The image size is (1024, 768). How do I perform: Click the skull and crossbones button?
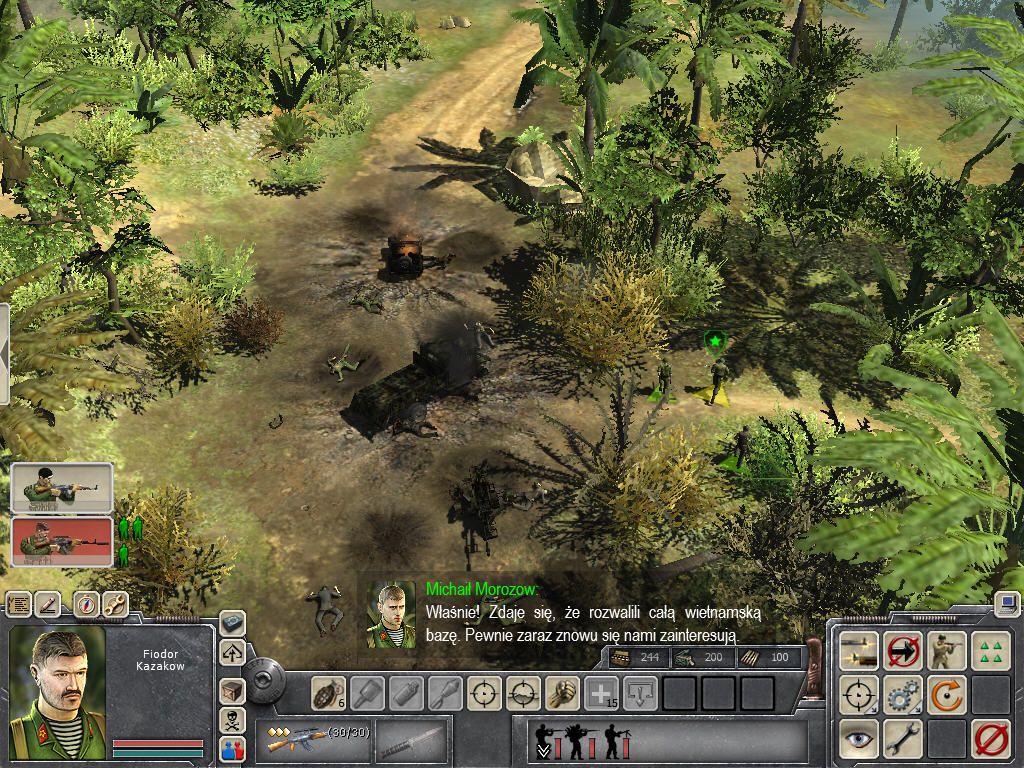tap(232, 720)
